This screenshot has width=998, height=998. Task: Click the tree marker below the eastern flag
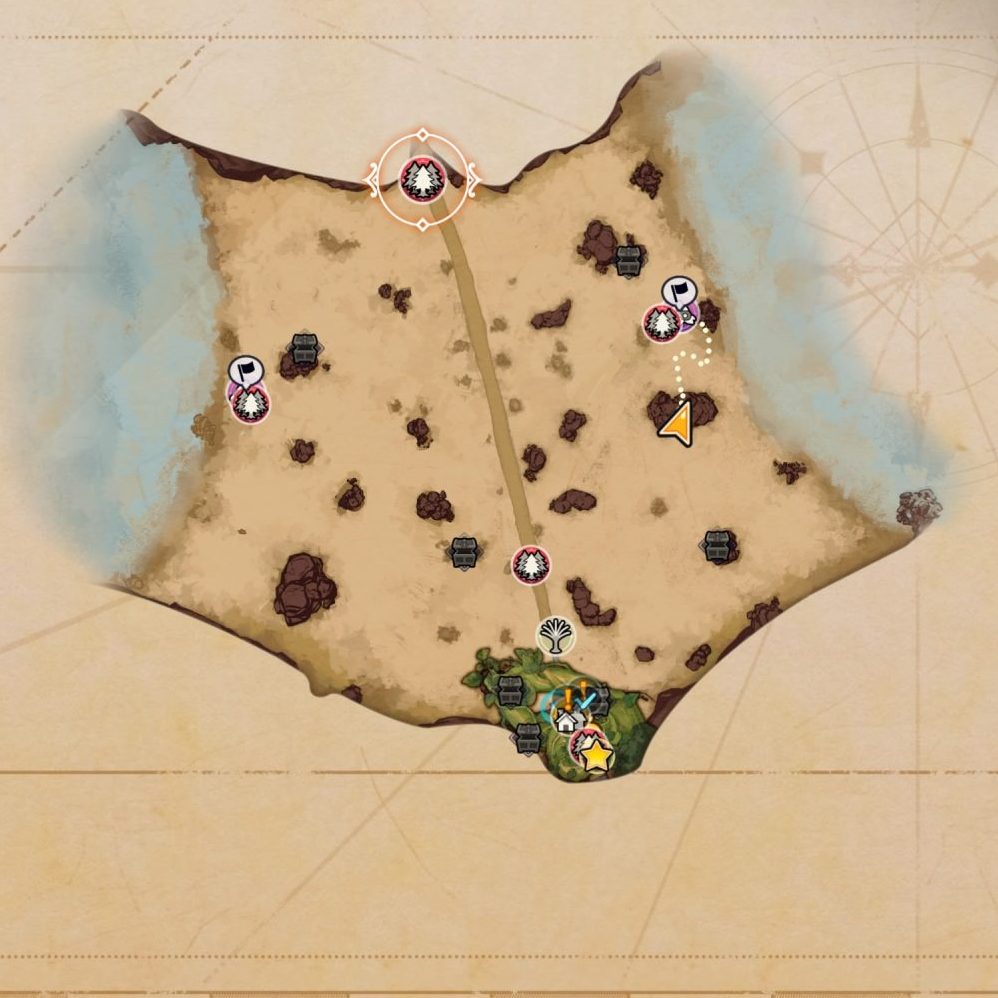tap(661, 324)
